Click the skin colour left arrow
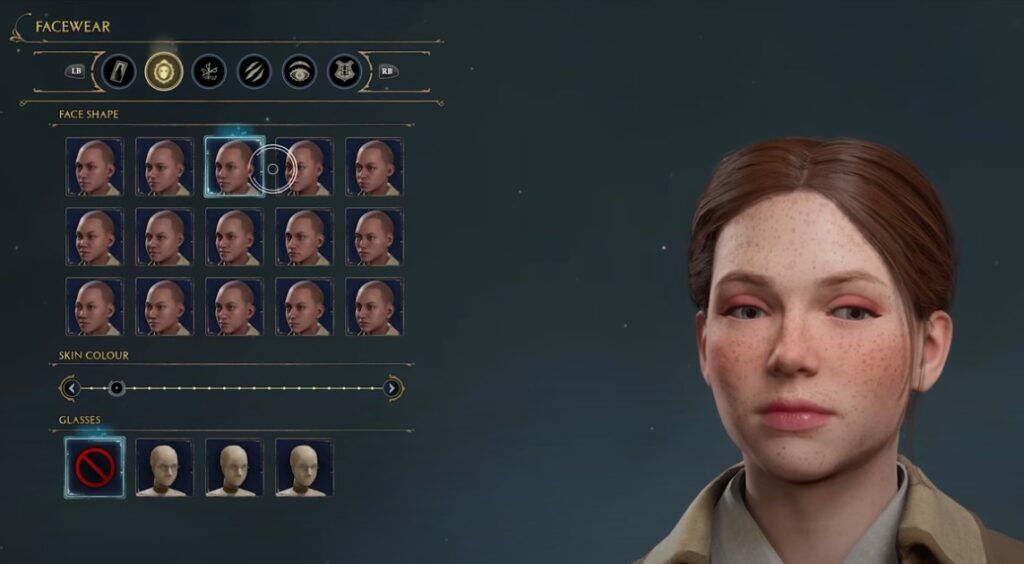 (x=69, y=388)
